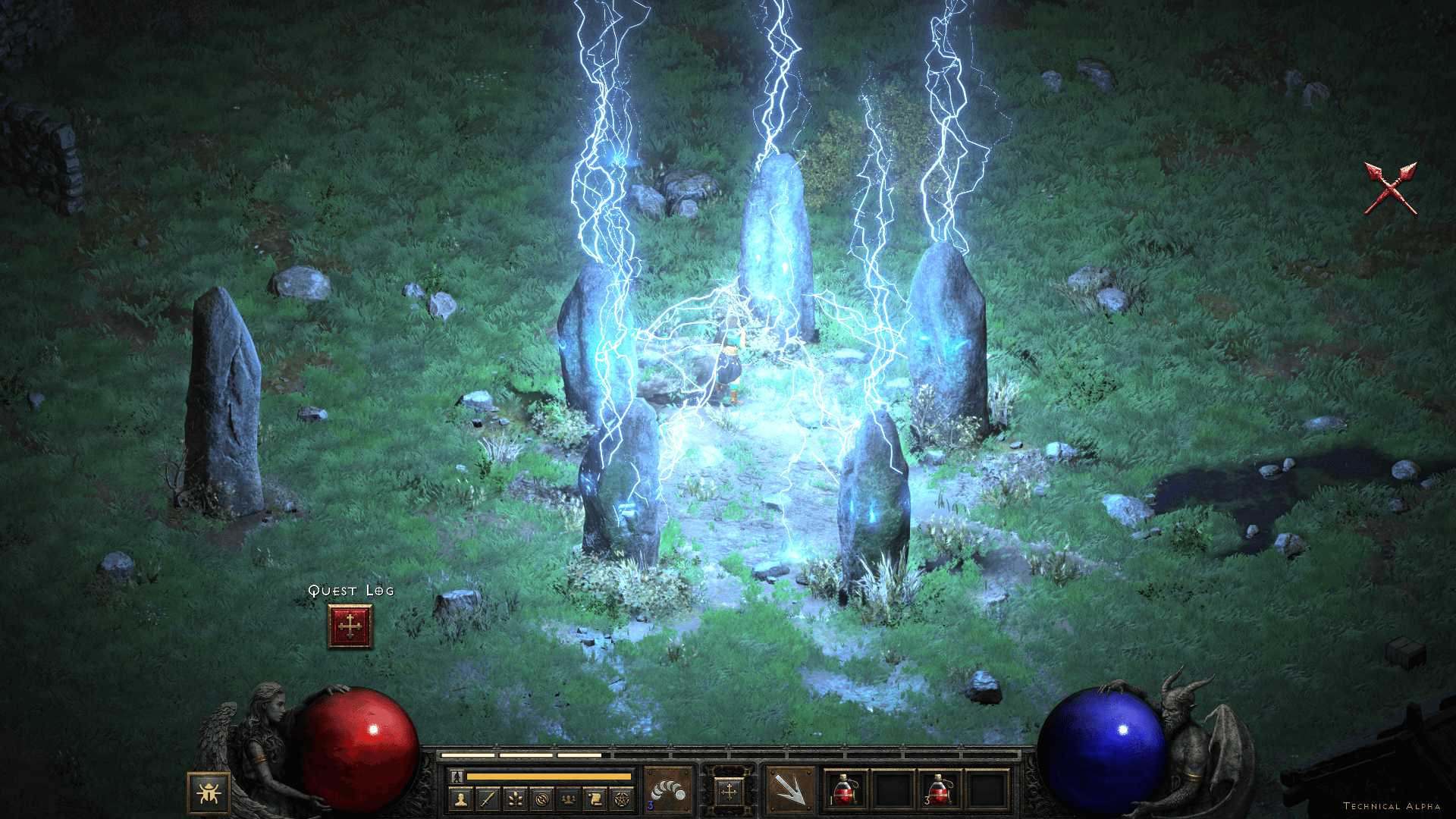Screen dimensions: 1456x819
Task: Use the red potion in belt slot 3
Action: coord(939,790)
